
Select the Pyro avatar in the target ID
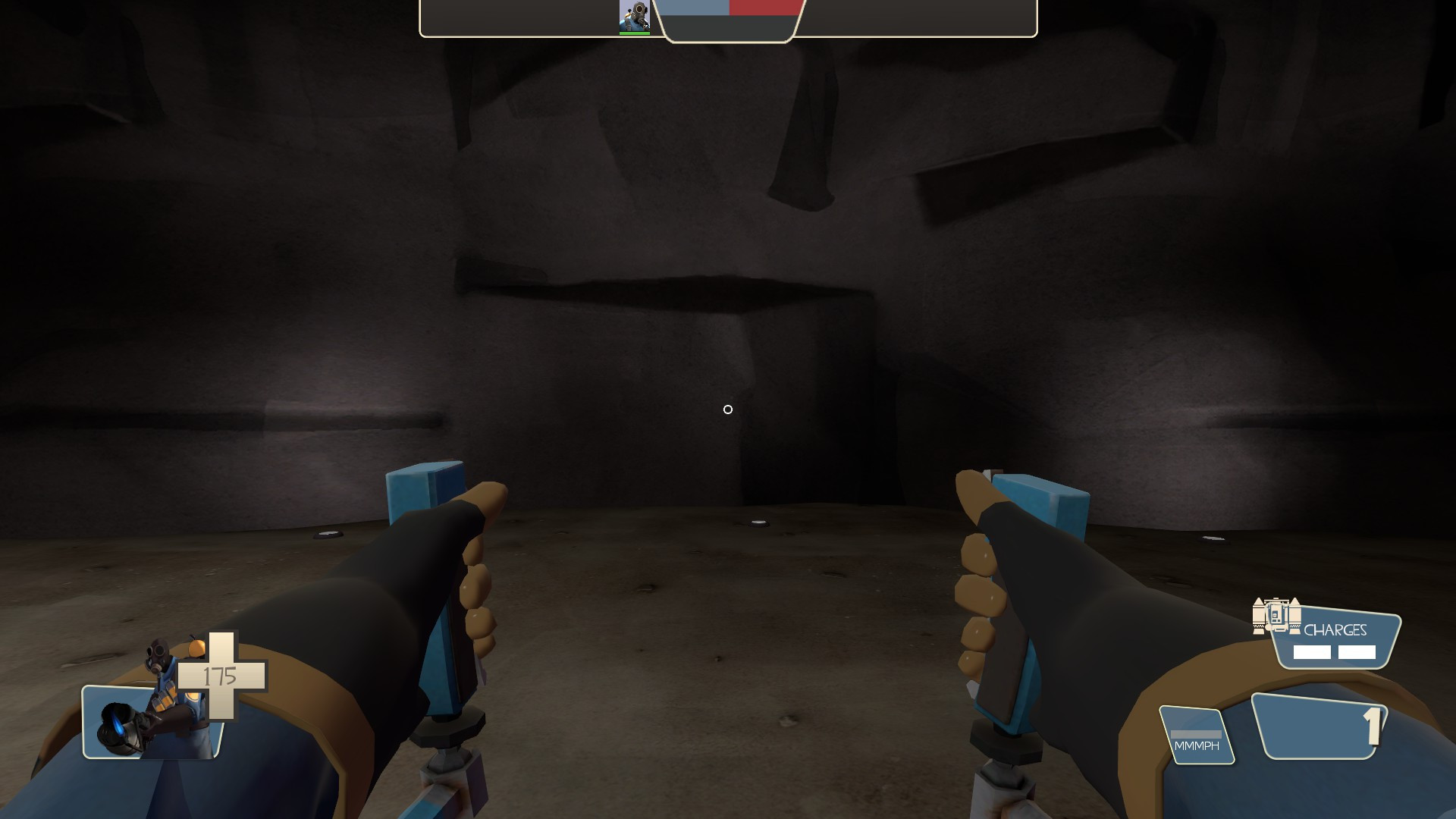tap(635, 14)
